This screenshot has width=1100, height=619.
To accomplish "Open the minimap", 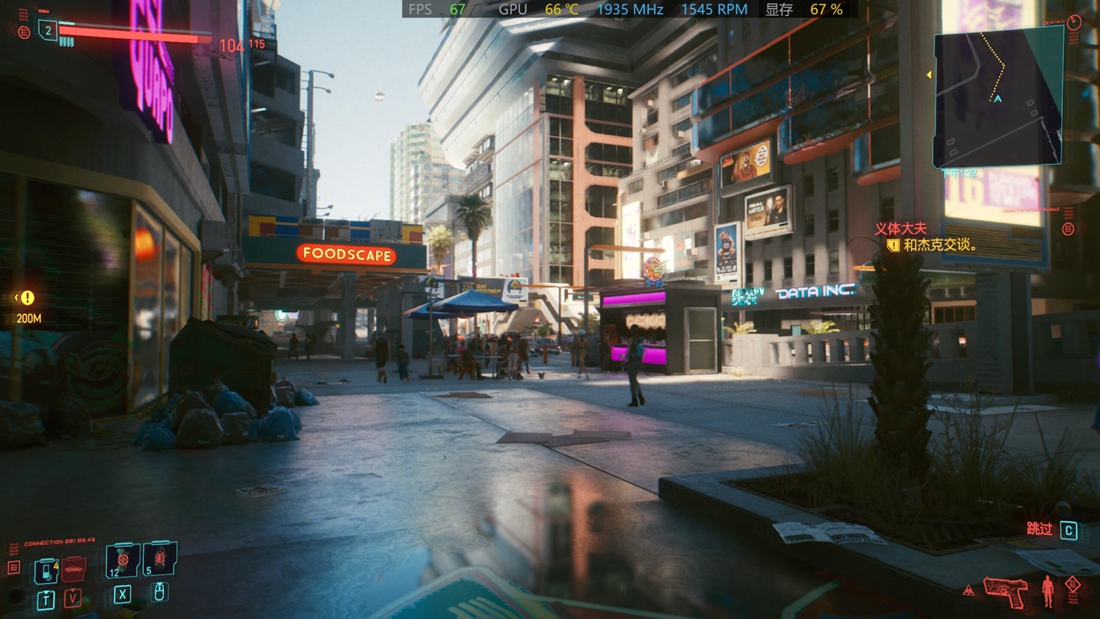I will pos(998,96).
